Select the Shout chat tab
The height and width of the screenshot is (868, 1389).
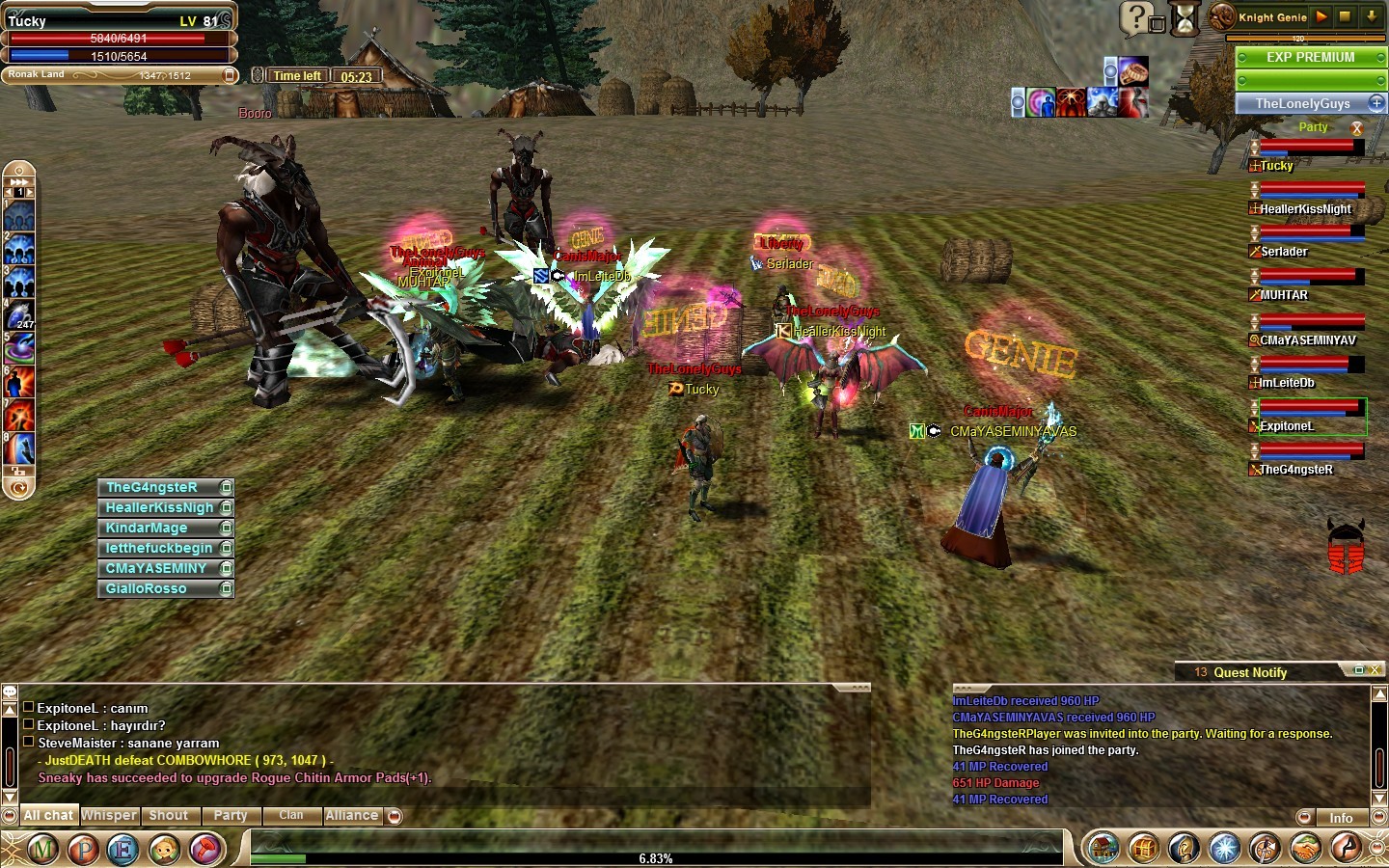coord(169,816)
